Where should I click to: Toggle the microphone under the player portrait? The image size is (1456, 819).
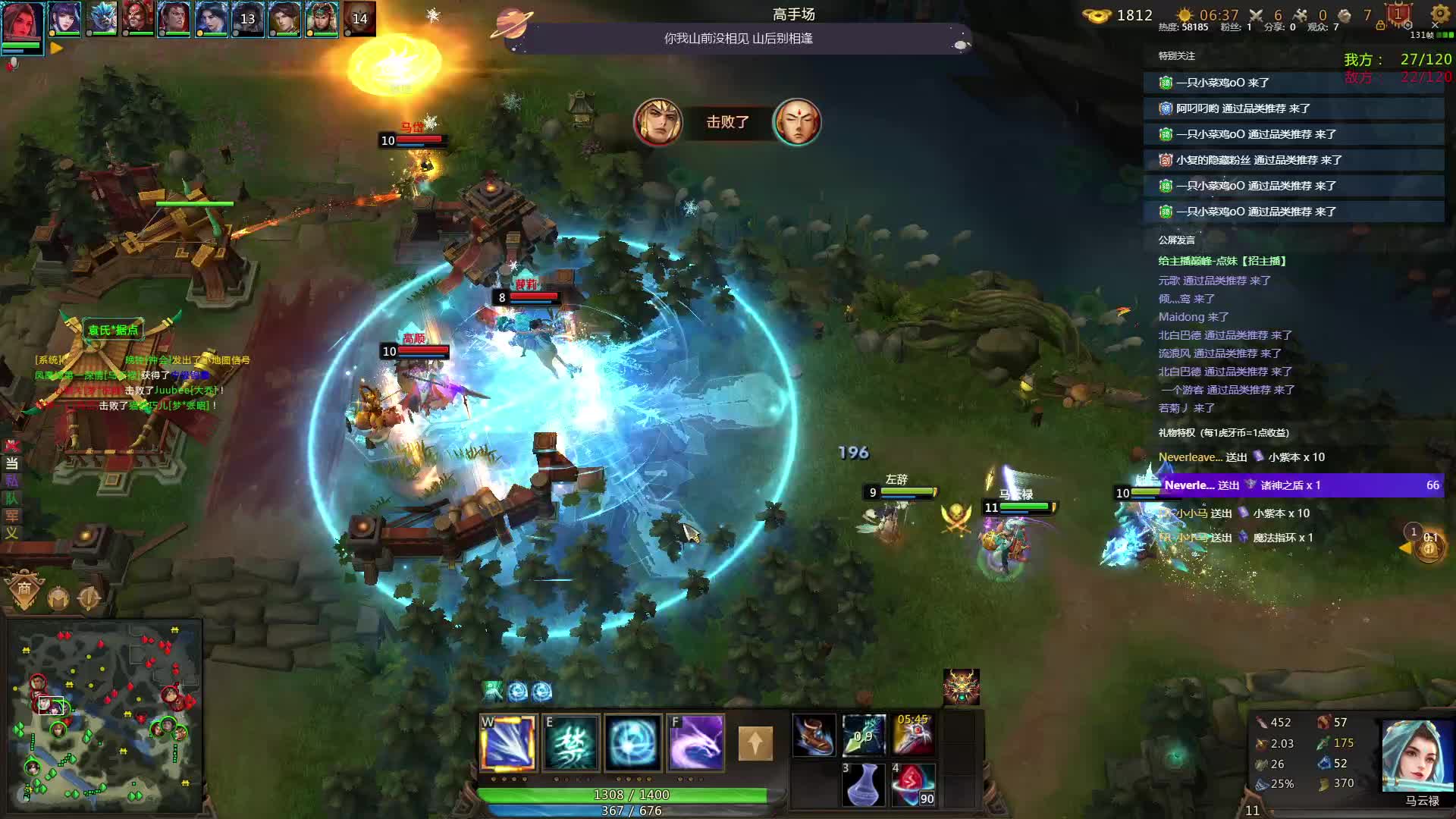pos(12,65)
